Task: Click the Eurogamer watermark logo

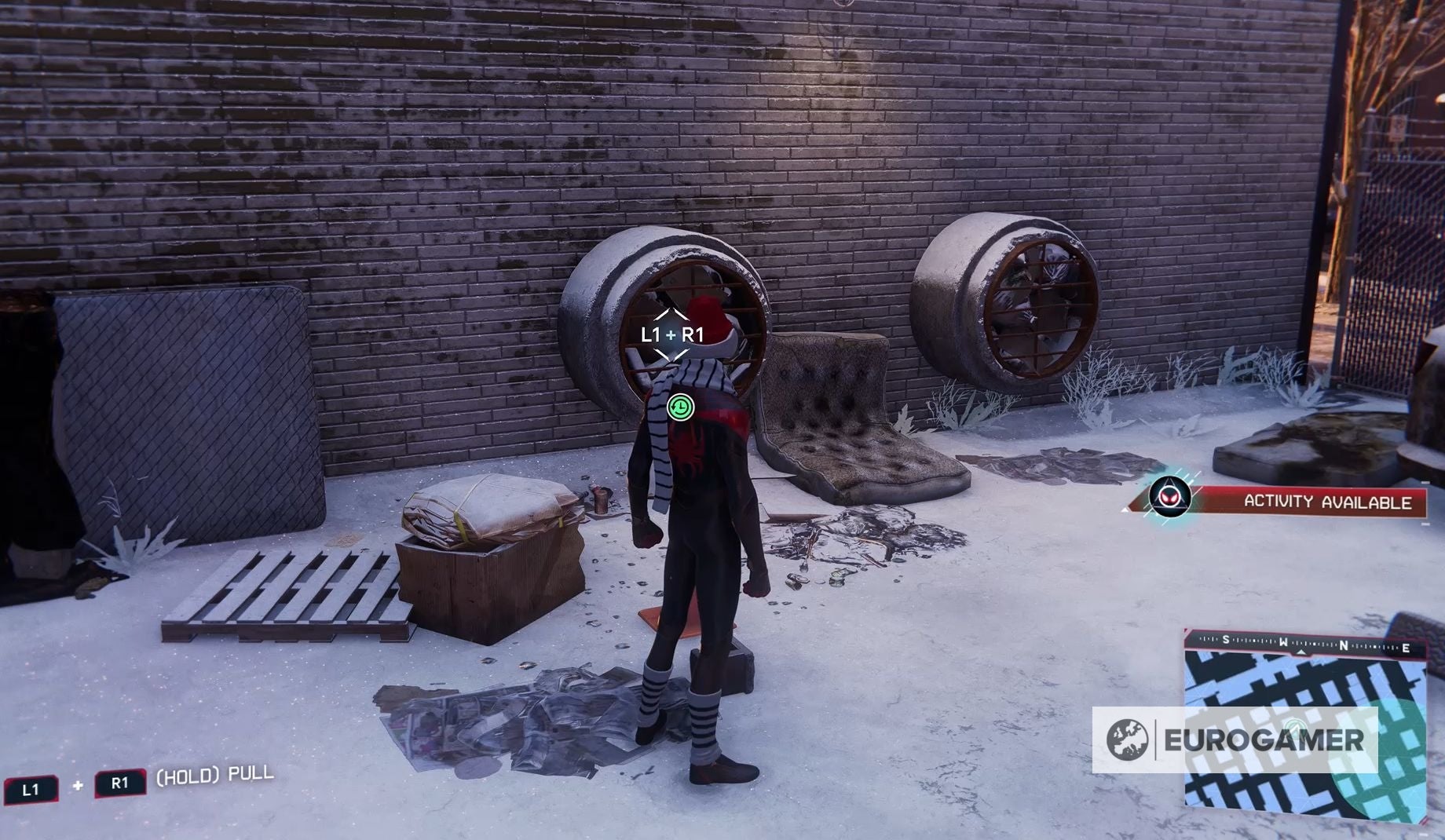Action: coord(1235,740)
